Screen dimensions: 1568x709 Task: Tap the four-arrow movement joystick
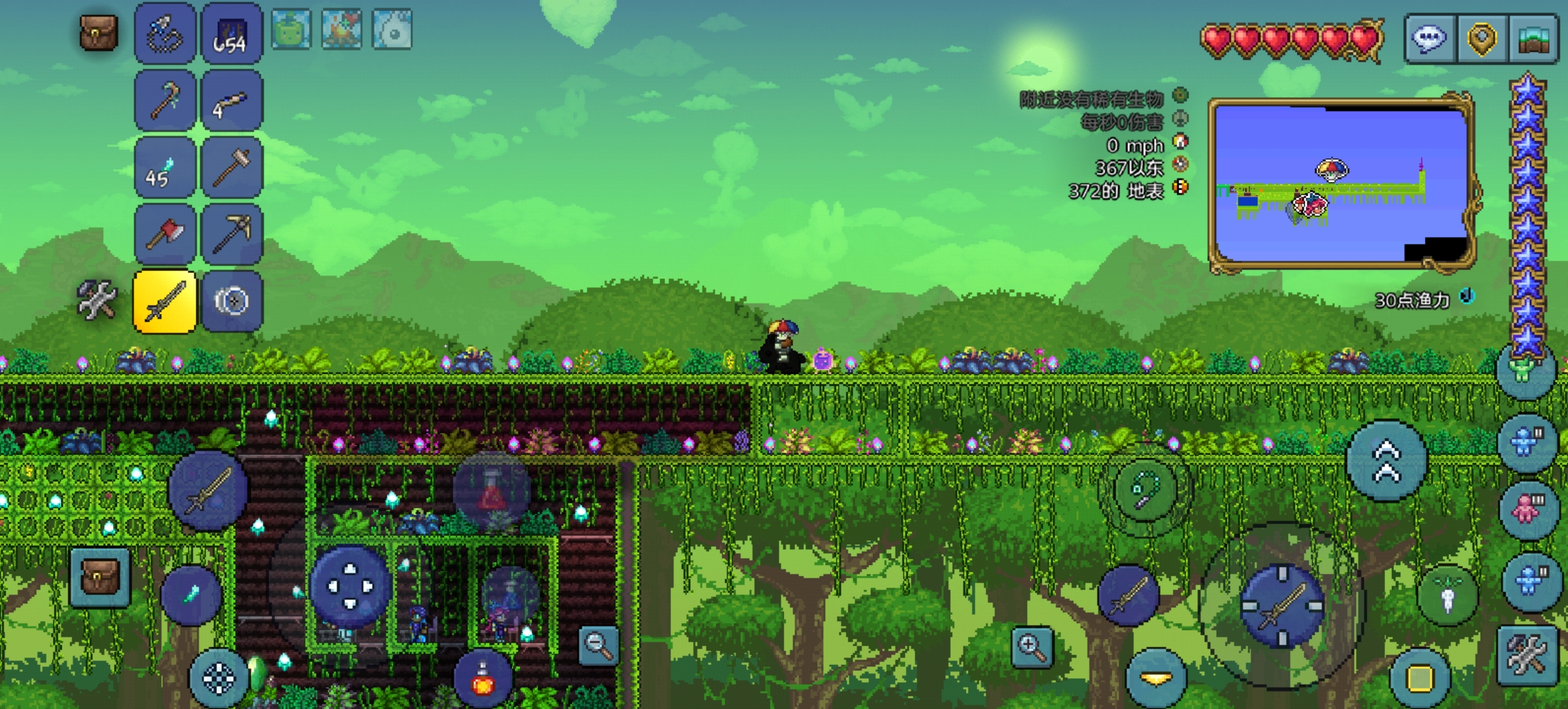[350, 586]
